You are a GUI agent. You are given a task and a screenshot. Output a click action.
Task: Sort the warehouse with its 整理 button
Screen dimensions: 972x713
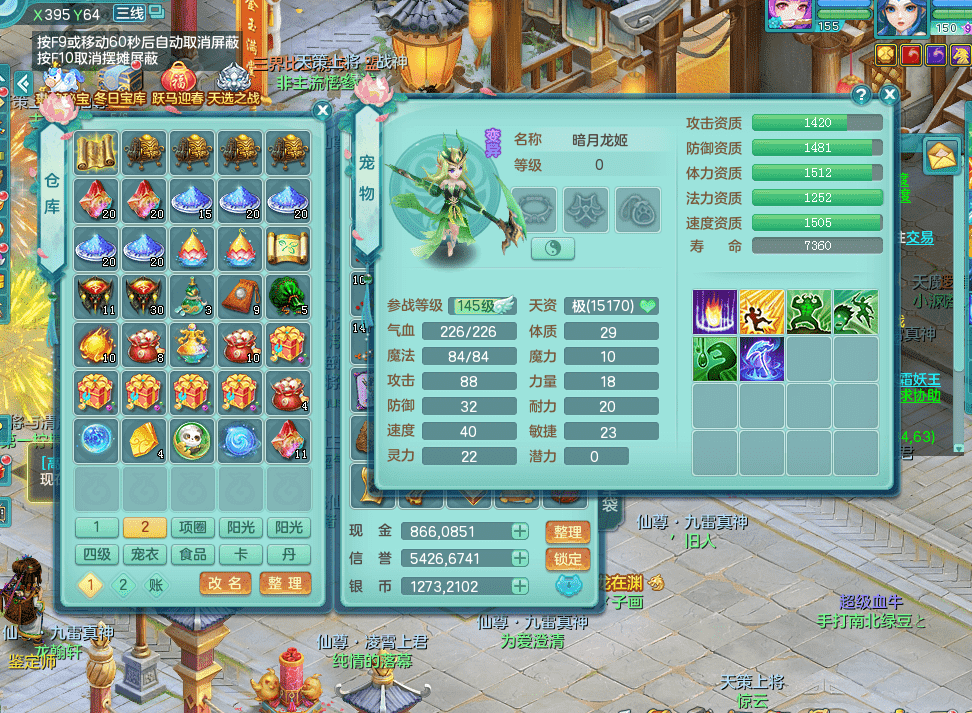[284, 583]
